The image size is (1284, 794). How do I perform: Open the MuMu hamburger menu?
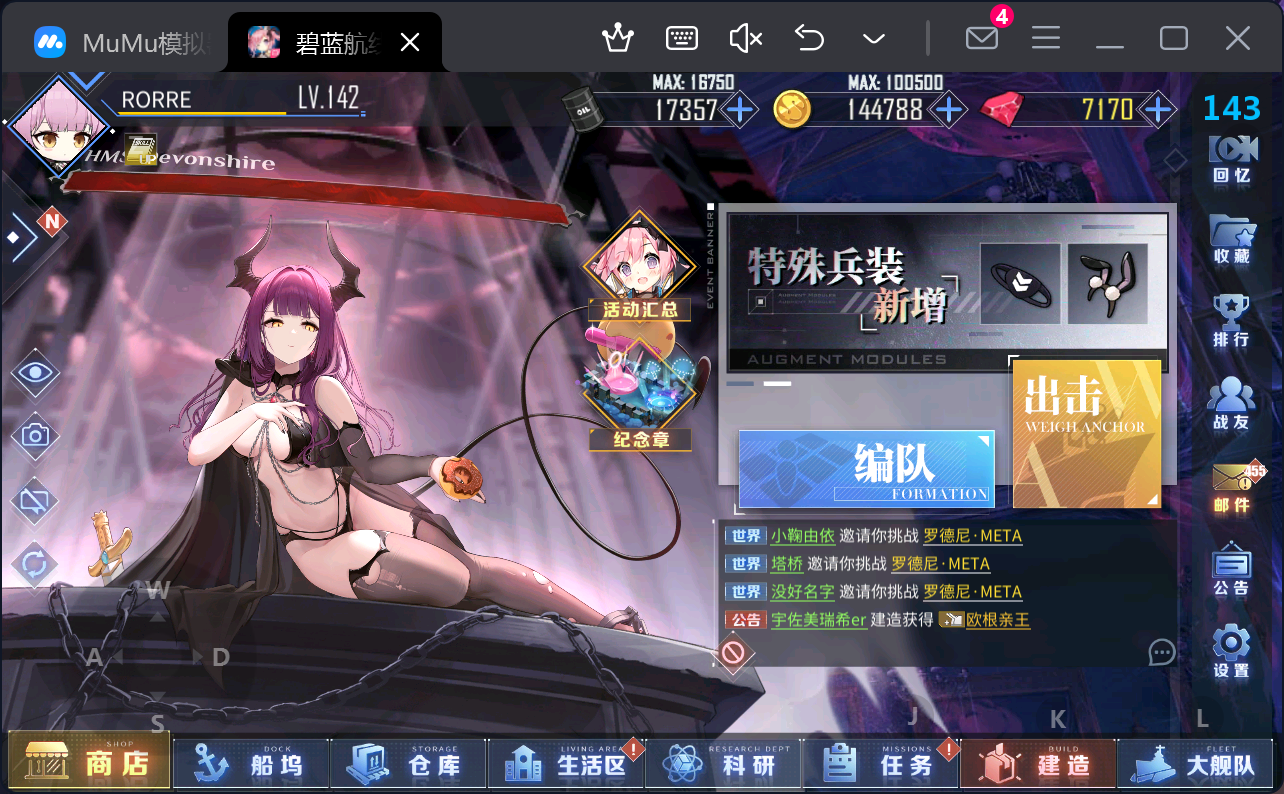pos(1045,37)
